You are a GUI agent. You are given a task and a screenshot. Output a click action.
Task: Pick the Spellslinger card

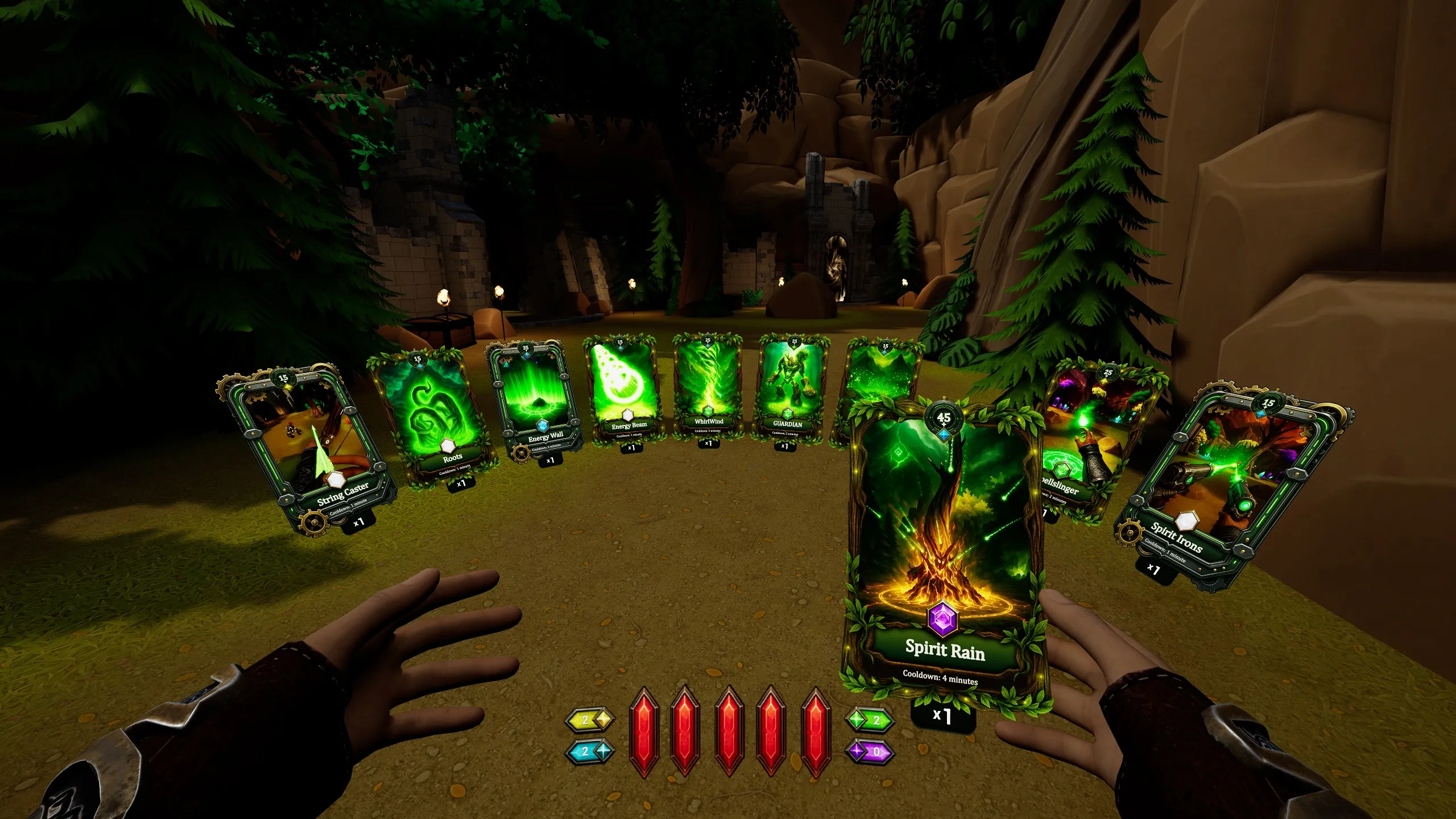point(1095,432)
